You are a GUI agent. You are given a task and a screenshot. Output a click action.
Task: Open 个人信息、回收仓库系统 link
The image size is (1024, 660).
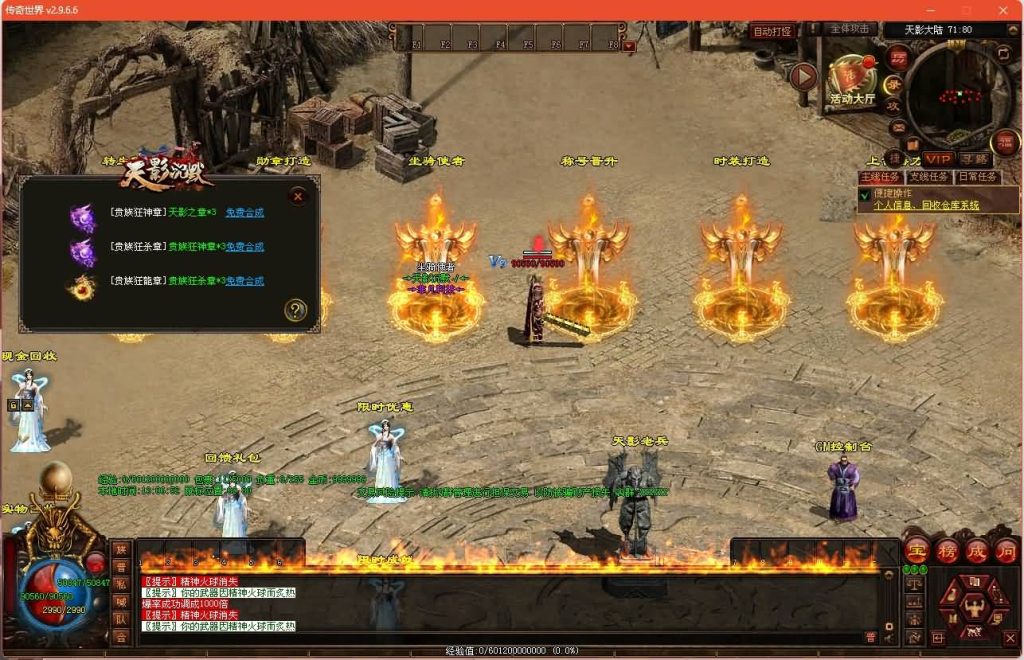[x=926, y=205]
